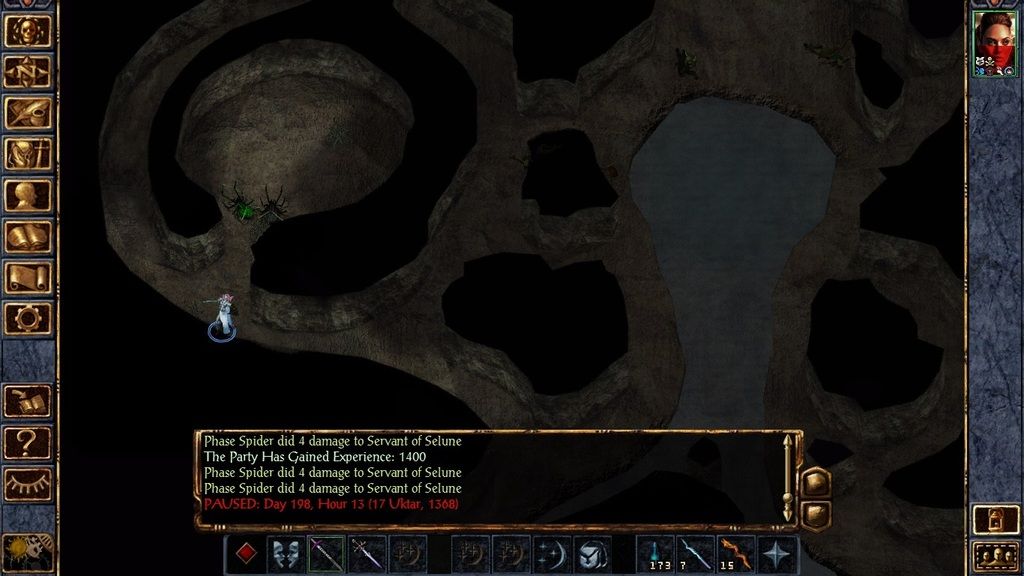Click the red diamond action button
The width and height of the screenshot is (1024, 576).
(x=244, y=554)
